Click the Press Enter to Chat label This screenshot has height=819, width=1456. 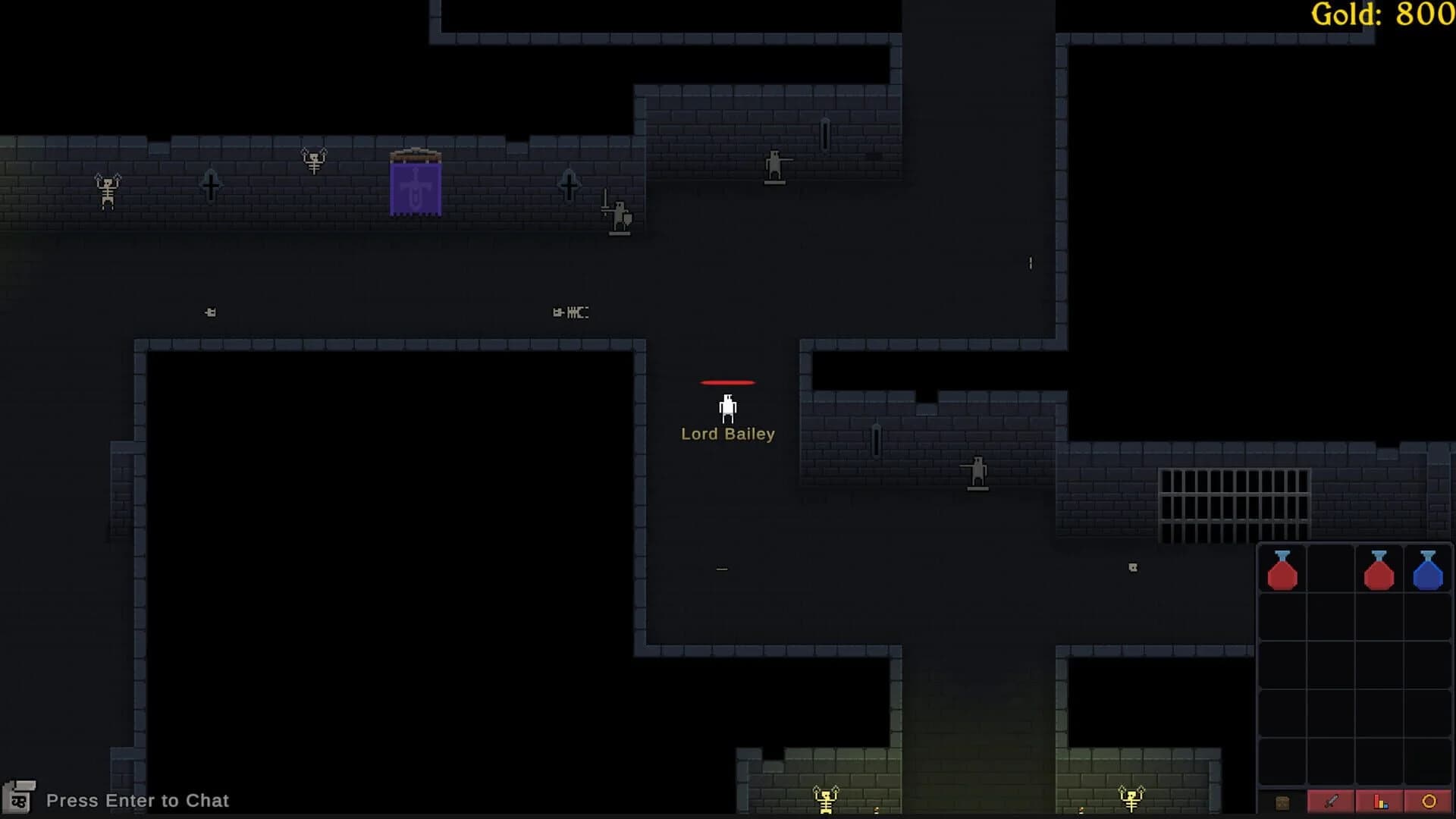pos(136,800)
